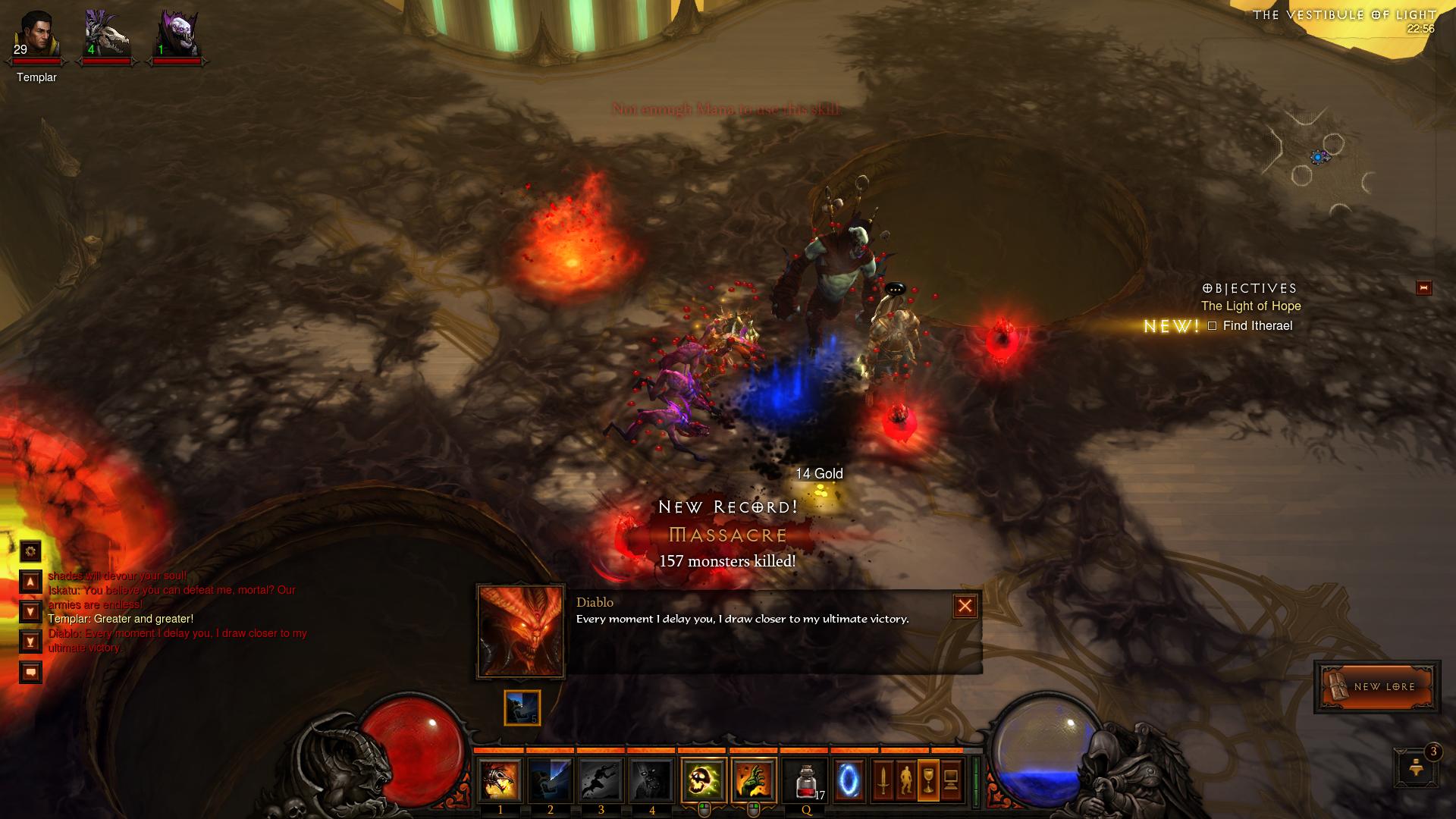The width and height of the screenshot is (1456, 819).
Task: Open the achievements chalice button
Action: pyautogui.click(x=928, y=780)
